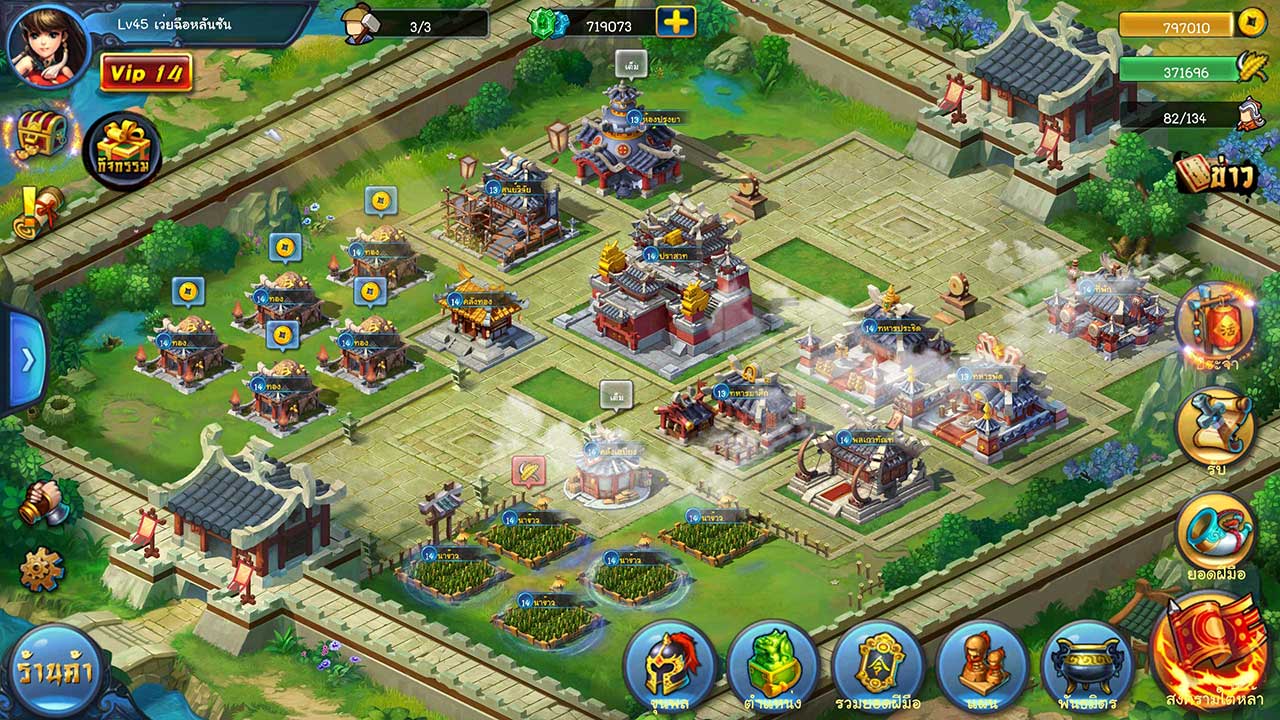Expand the blue arrow side panel

tap(25, 359)
